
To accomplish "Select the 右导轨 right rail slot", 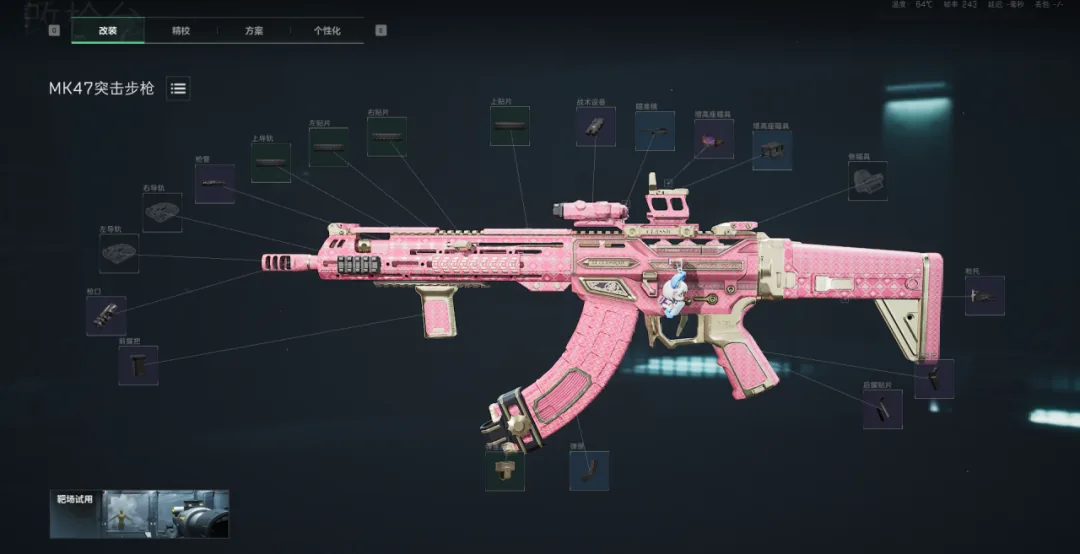I will (162, 213).
